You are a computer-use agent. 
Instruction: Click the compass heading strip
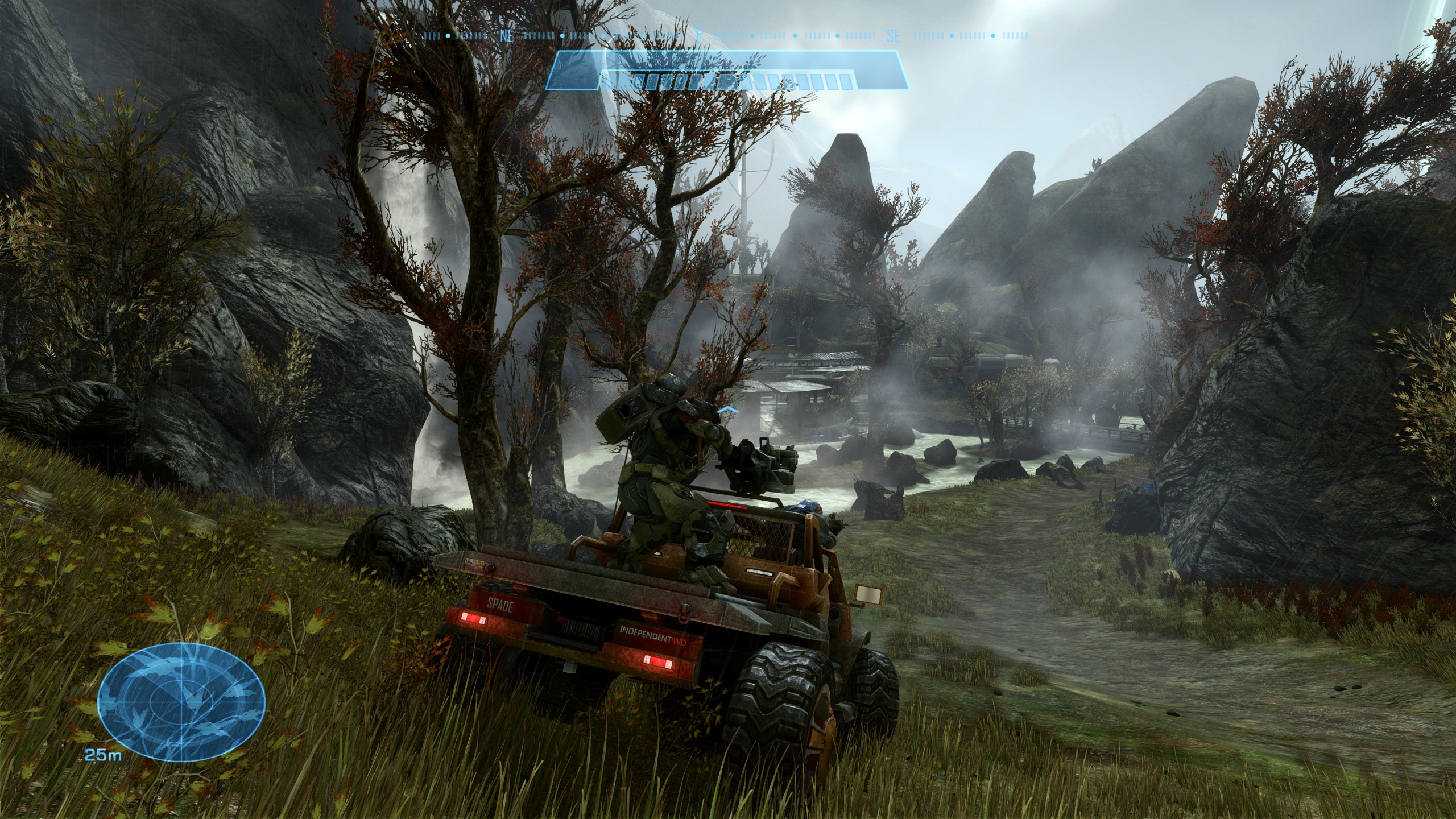(726, 35)
